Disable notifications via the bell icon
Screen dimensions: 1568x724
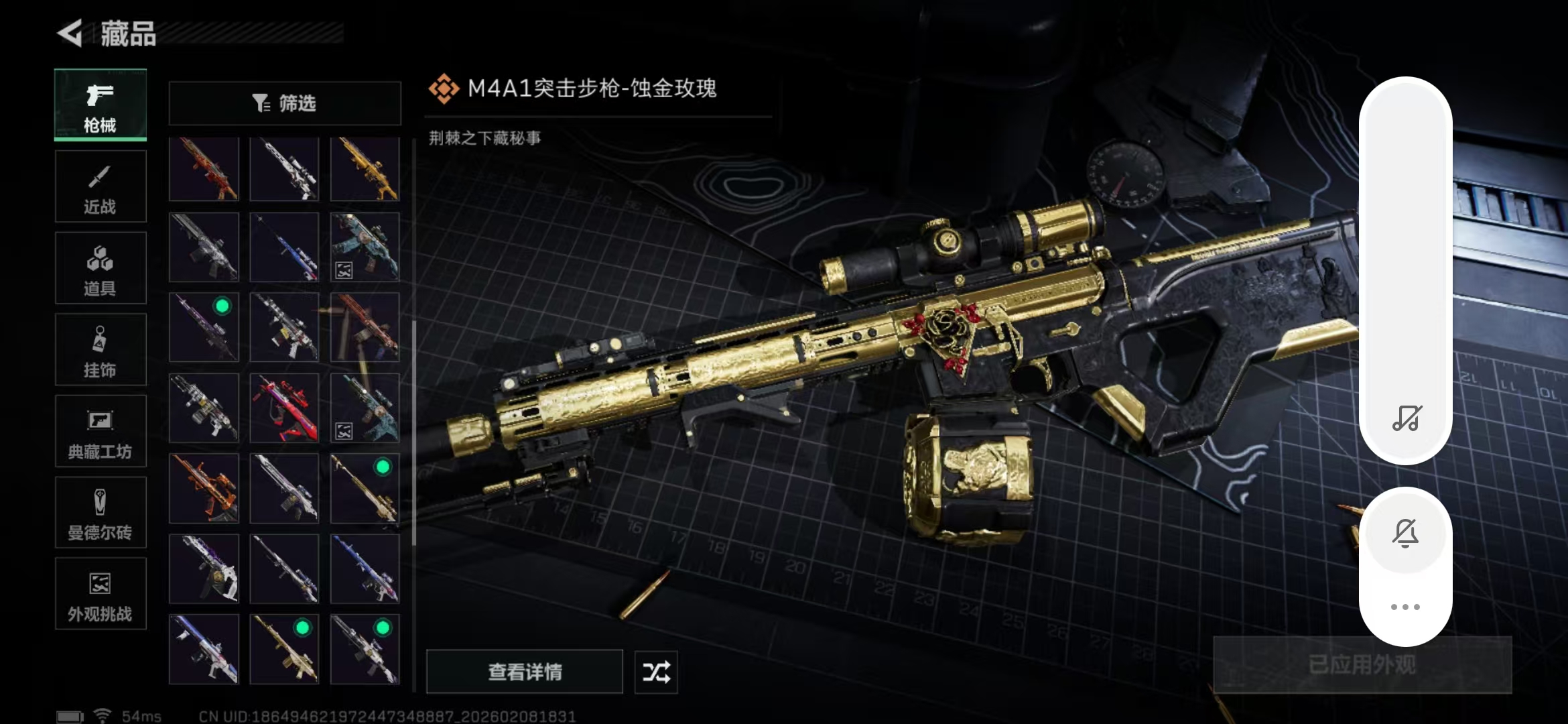tap(1405, 532)
